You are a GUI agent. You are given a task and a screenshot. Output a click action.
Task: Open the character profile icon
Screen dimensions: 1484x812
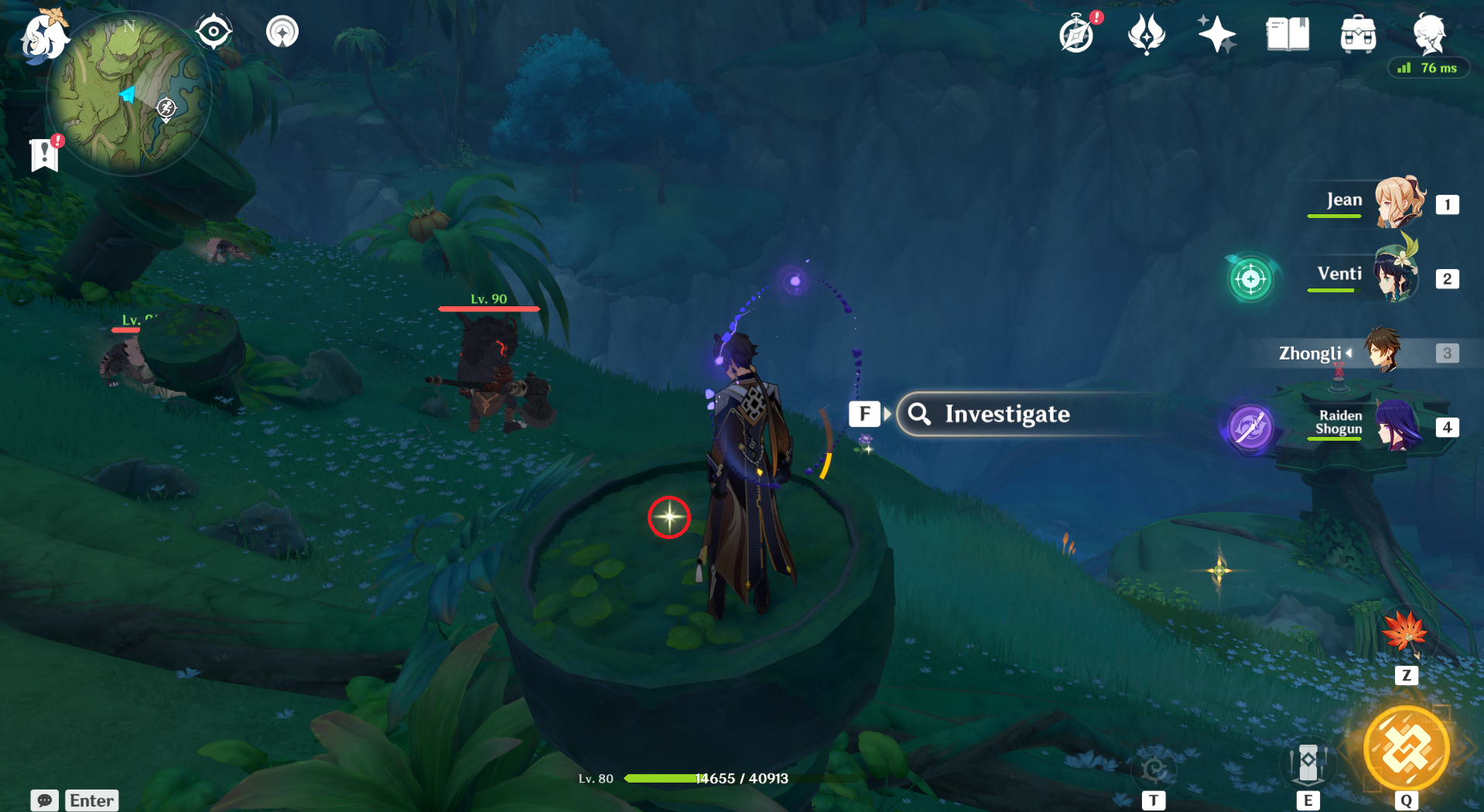[x=1428, y=35]
